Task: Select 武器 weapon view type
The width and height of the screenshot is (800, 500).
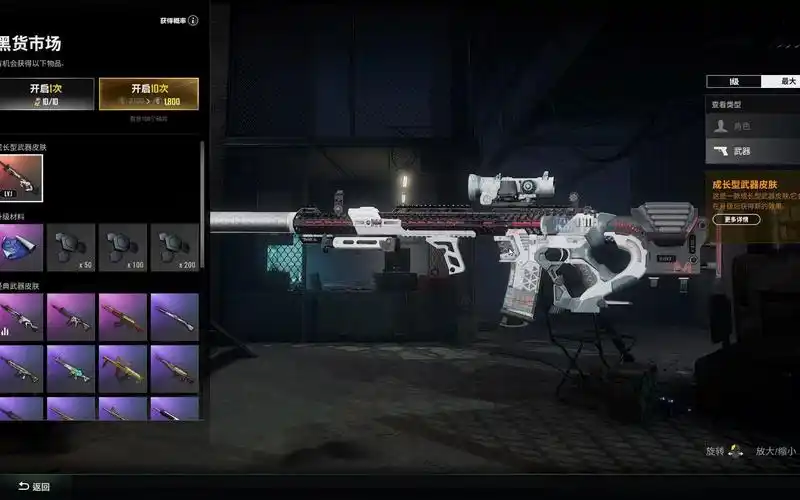Action: (752, 152)
